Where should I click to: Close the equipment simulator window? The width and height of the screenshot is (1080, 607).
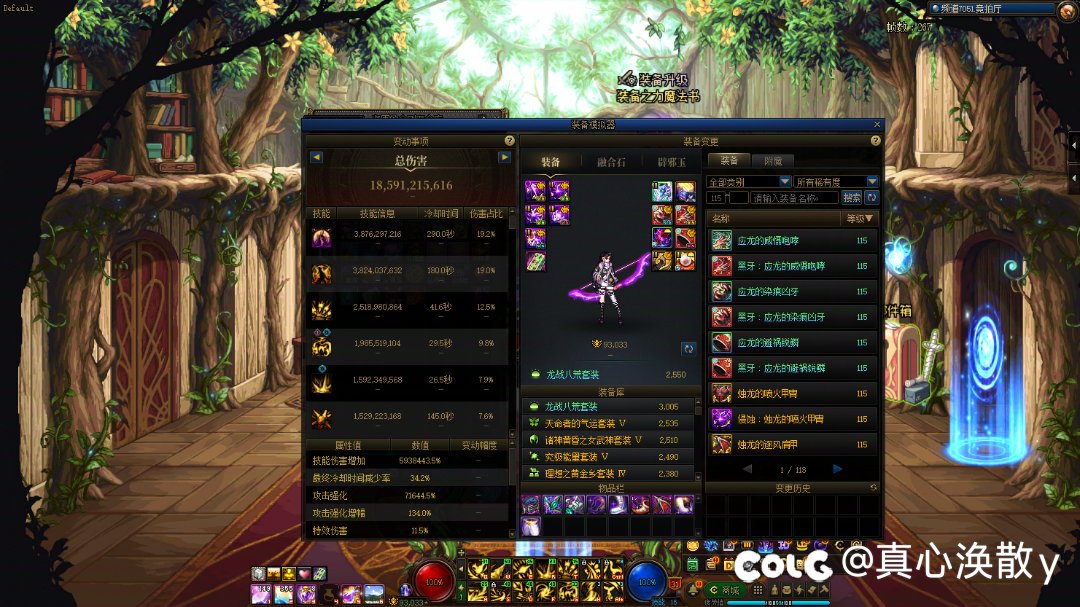point(877,125)
